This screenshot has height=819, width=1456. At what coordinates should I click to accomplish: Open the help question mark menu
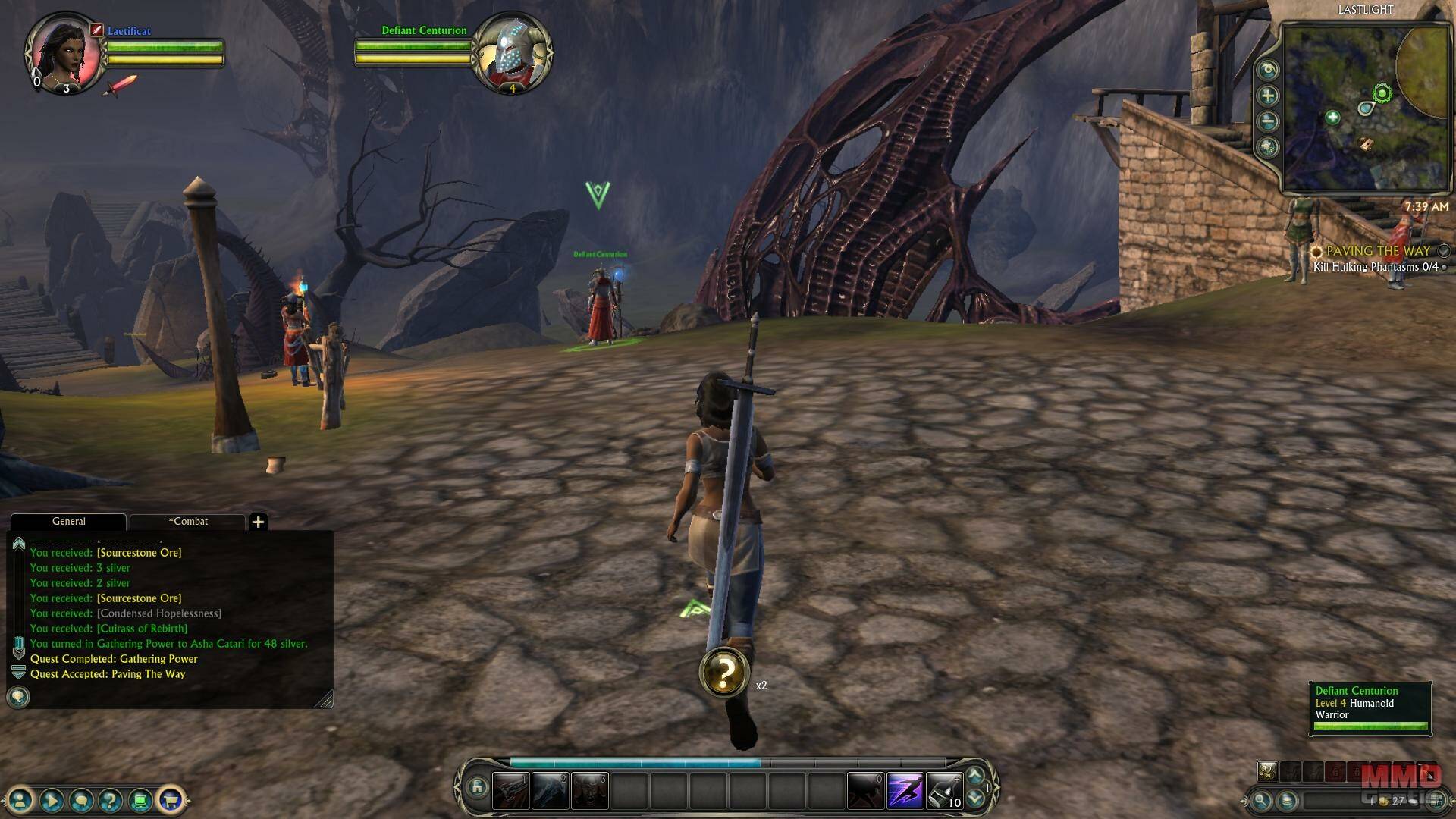[111, 799]
